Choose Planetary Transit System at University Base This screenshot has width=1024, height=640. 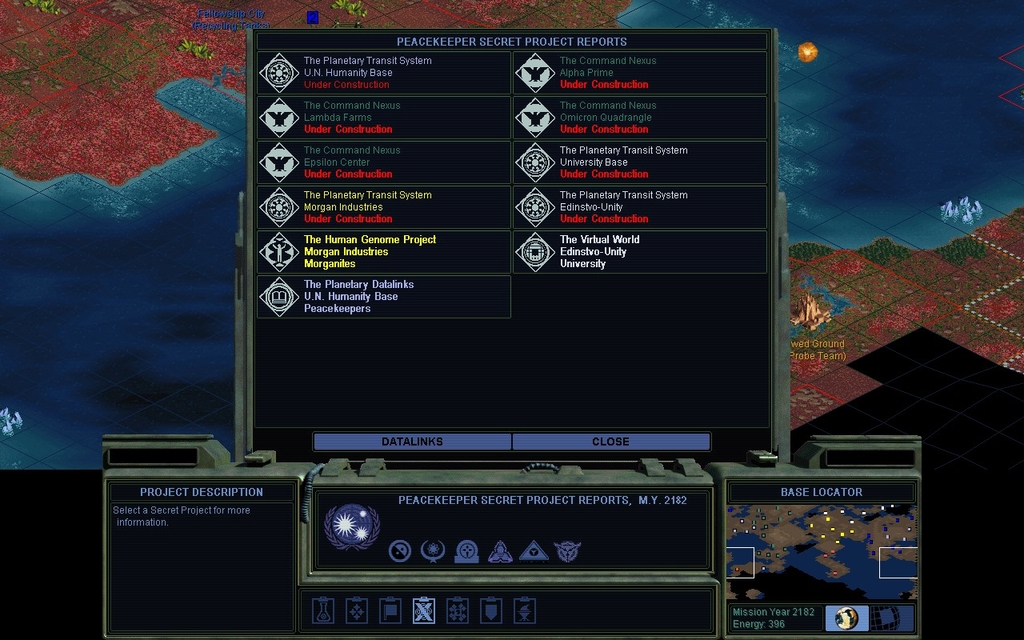[640, 162]
